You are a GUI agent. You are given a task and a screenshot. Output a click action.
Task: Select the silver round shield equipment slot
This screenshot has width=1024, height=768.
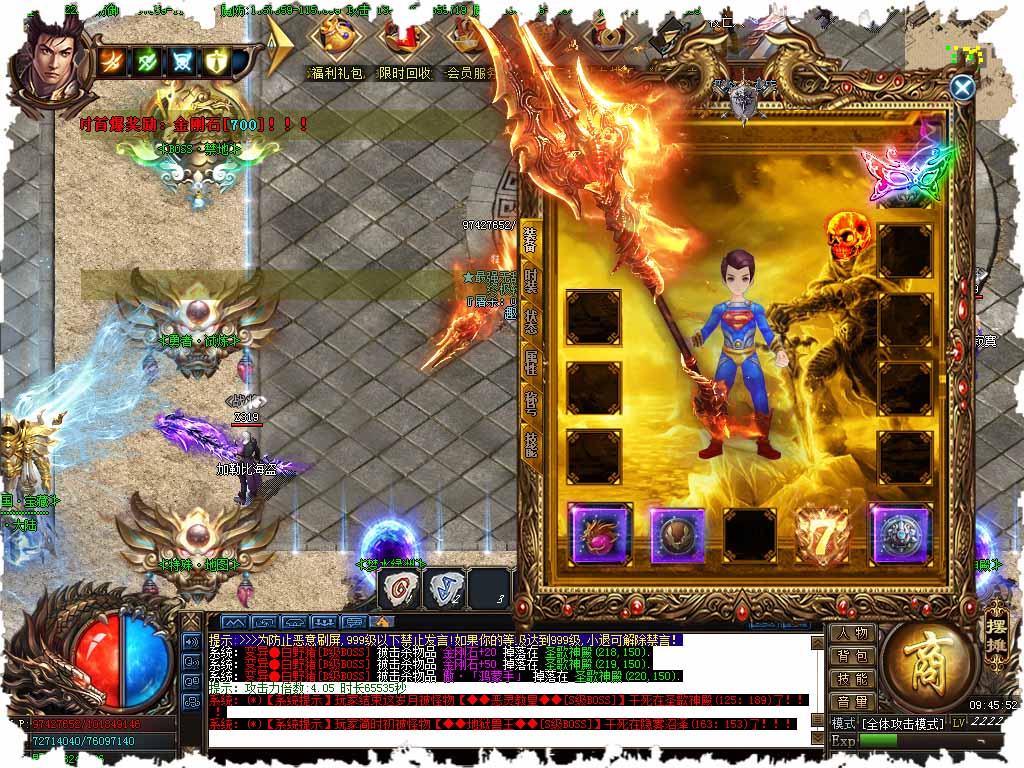click(900, 535)
